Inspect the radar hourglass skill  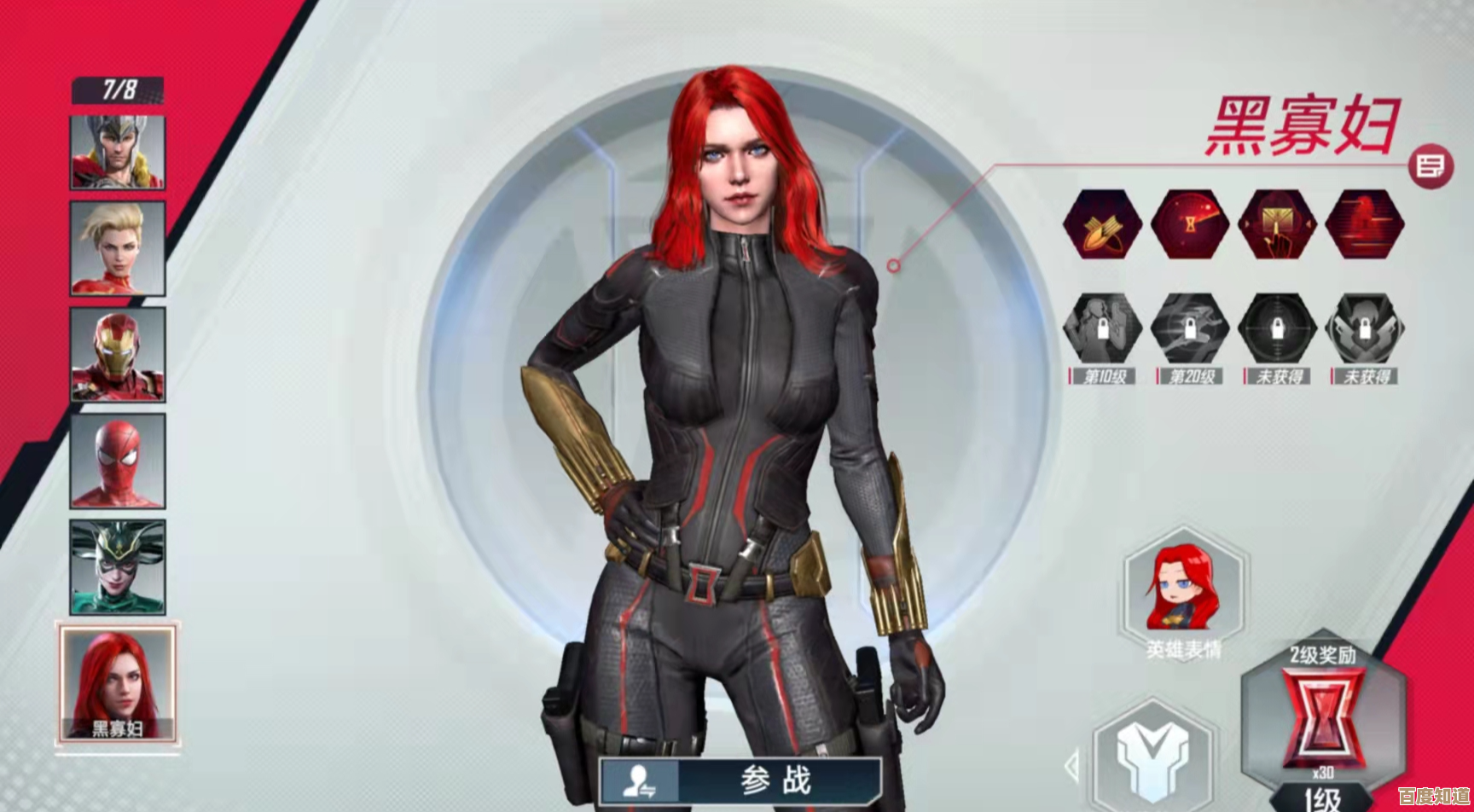coord(1190,224)
